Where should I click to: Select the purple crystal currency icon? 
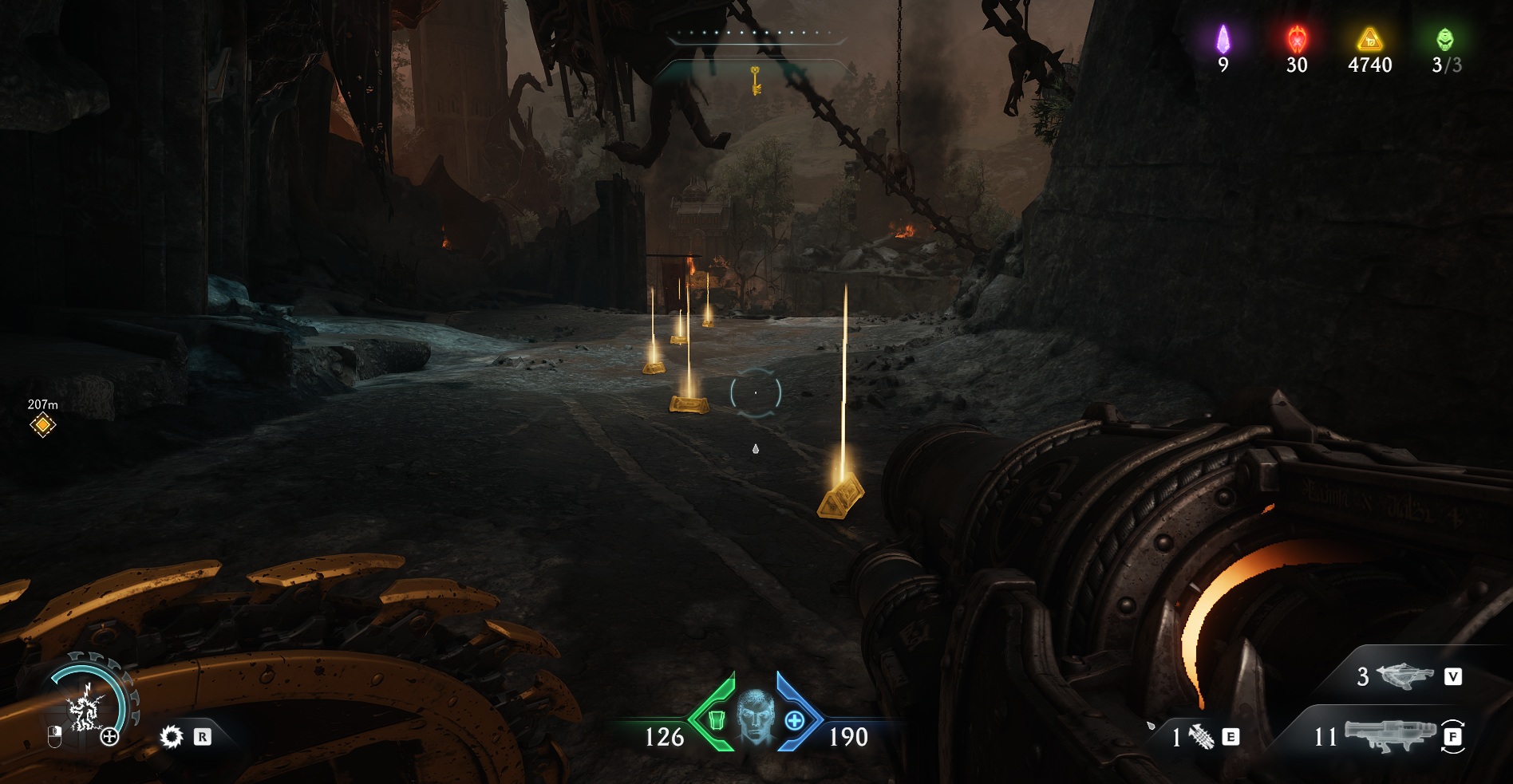[1223, 39]
